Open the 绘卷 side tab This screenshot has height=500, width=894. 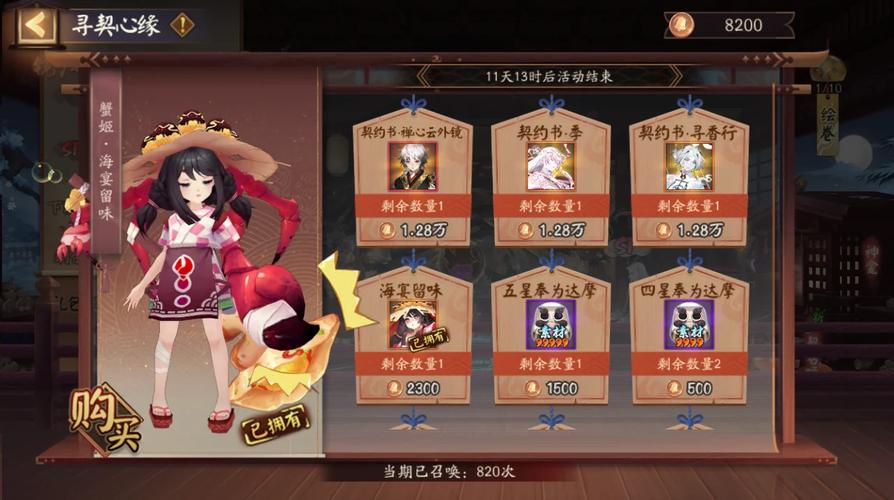(x=827, y=125)
